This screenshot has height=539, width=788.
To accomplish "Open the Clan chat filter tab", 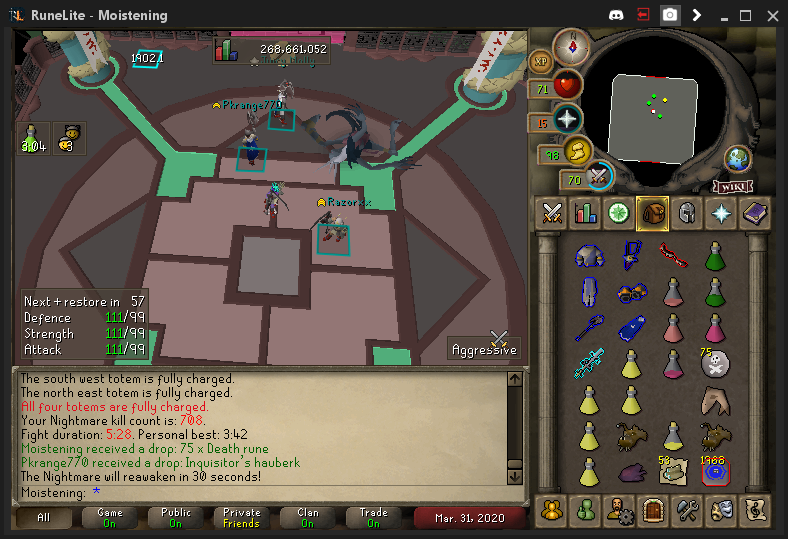I will (x=309, y=517).
